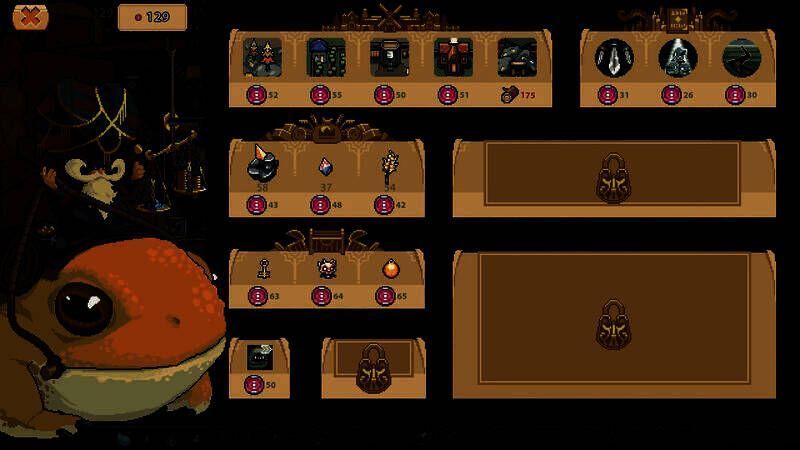800x450 pixels.
Task: Choose the dark swirl icon costing 30
Action: pos(742,58)
